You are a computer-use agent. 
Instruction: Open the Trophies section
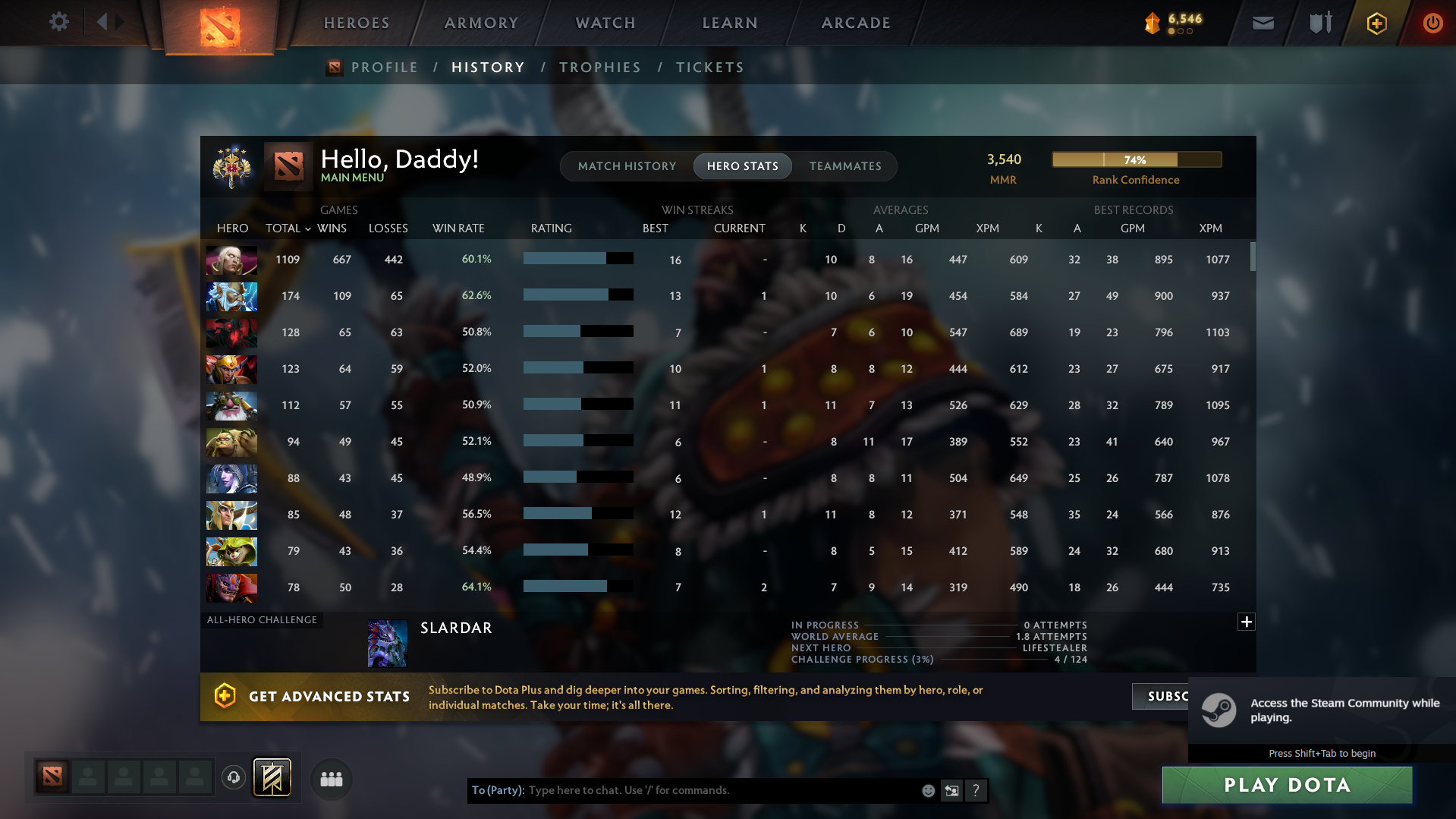point(599,67)
